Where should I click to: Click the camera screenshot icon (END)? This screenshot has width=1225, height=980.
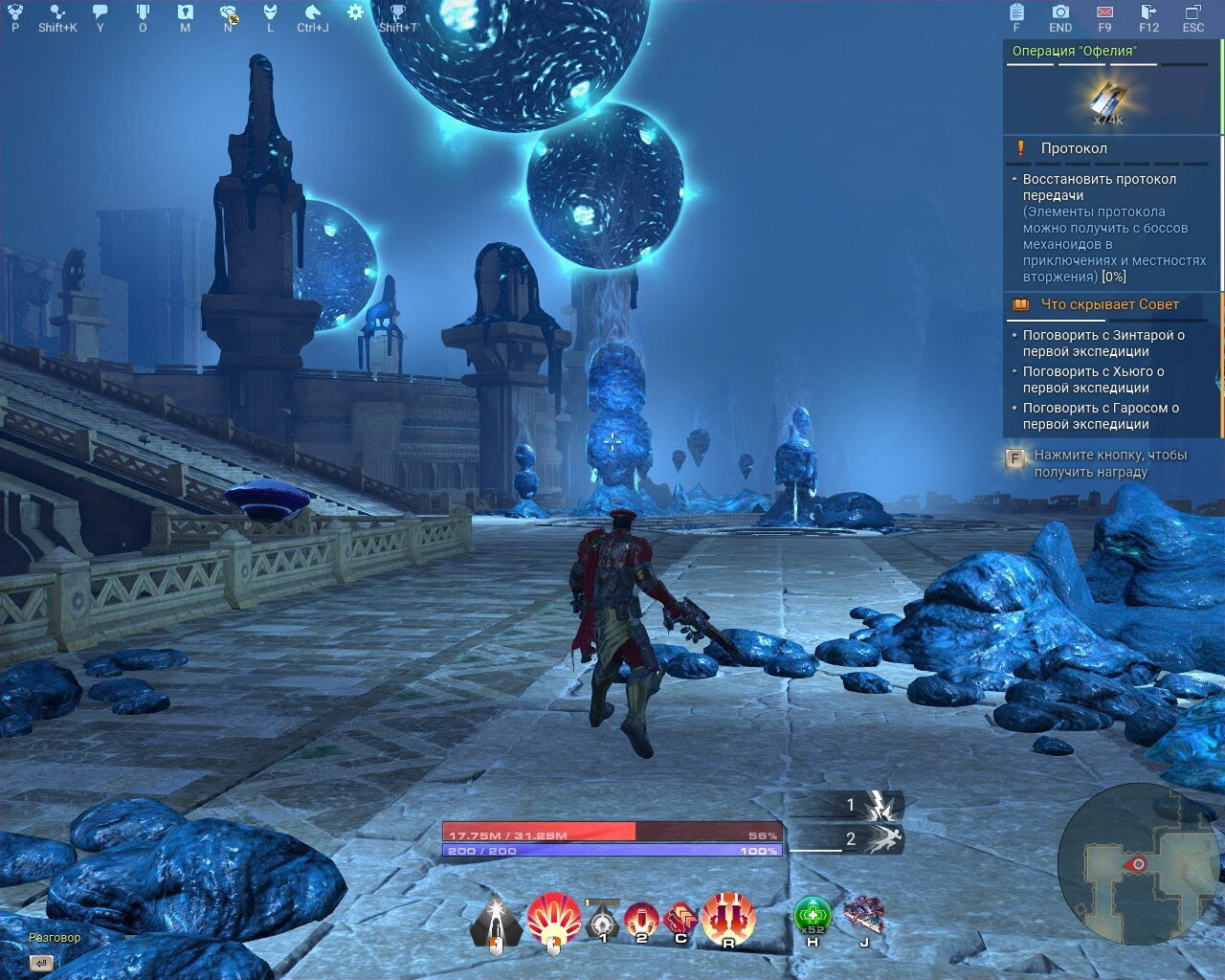pos(1059,12)
